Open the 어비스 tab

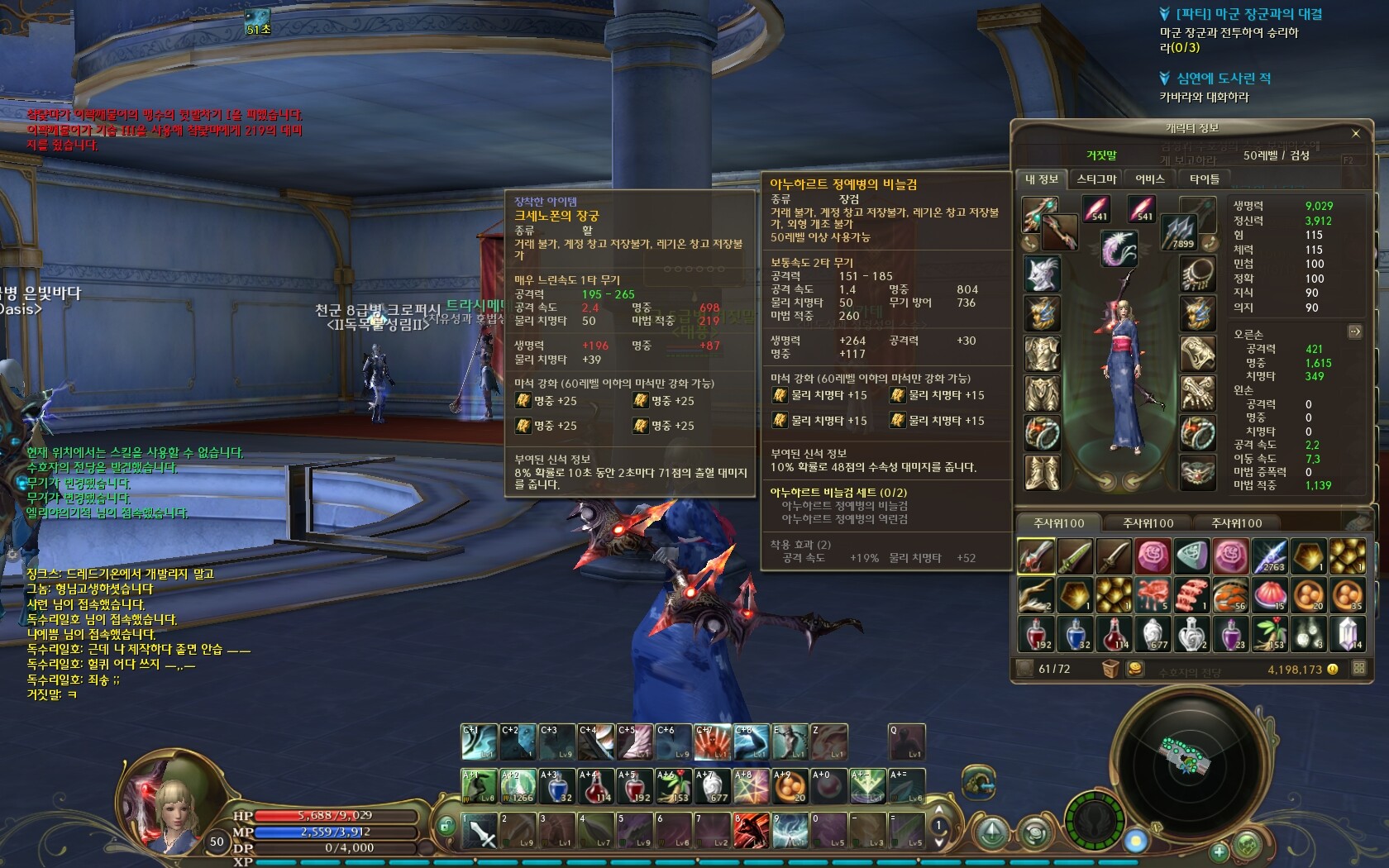(x=1149, y=179)
